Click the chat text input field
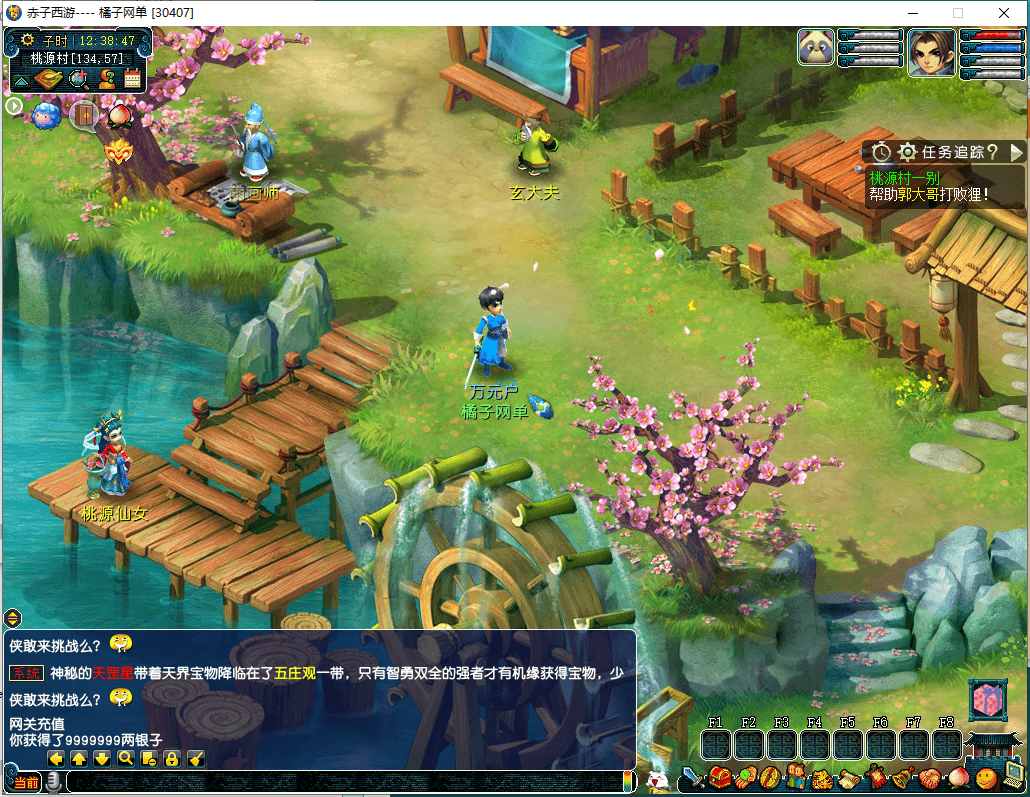This screenshot has height=797, width=1030. [340, 782]
